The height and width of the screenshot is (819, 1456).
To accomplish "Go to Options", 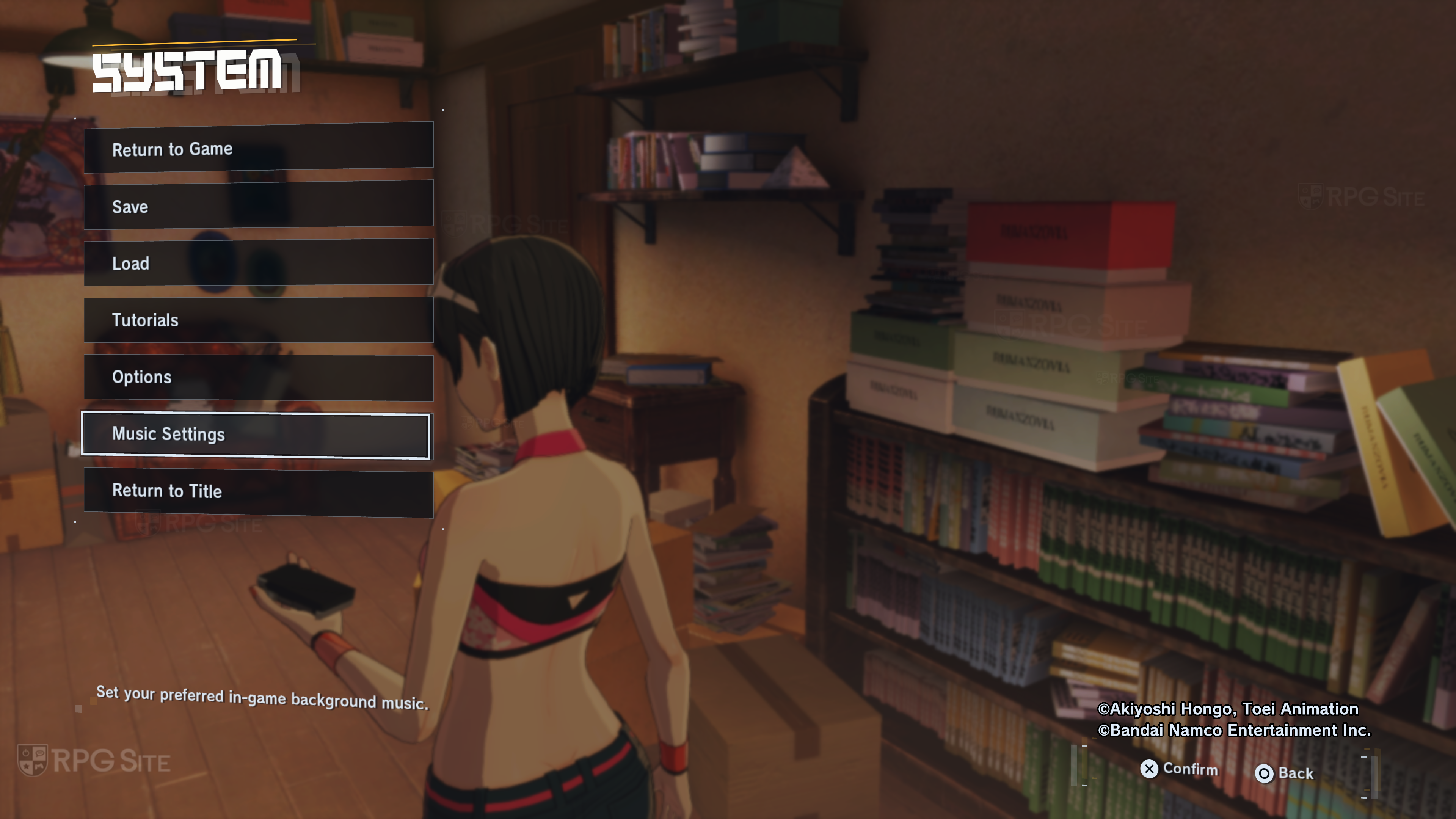I will [x=258, y=377].
